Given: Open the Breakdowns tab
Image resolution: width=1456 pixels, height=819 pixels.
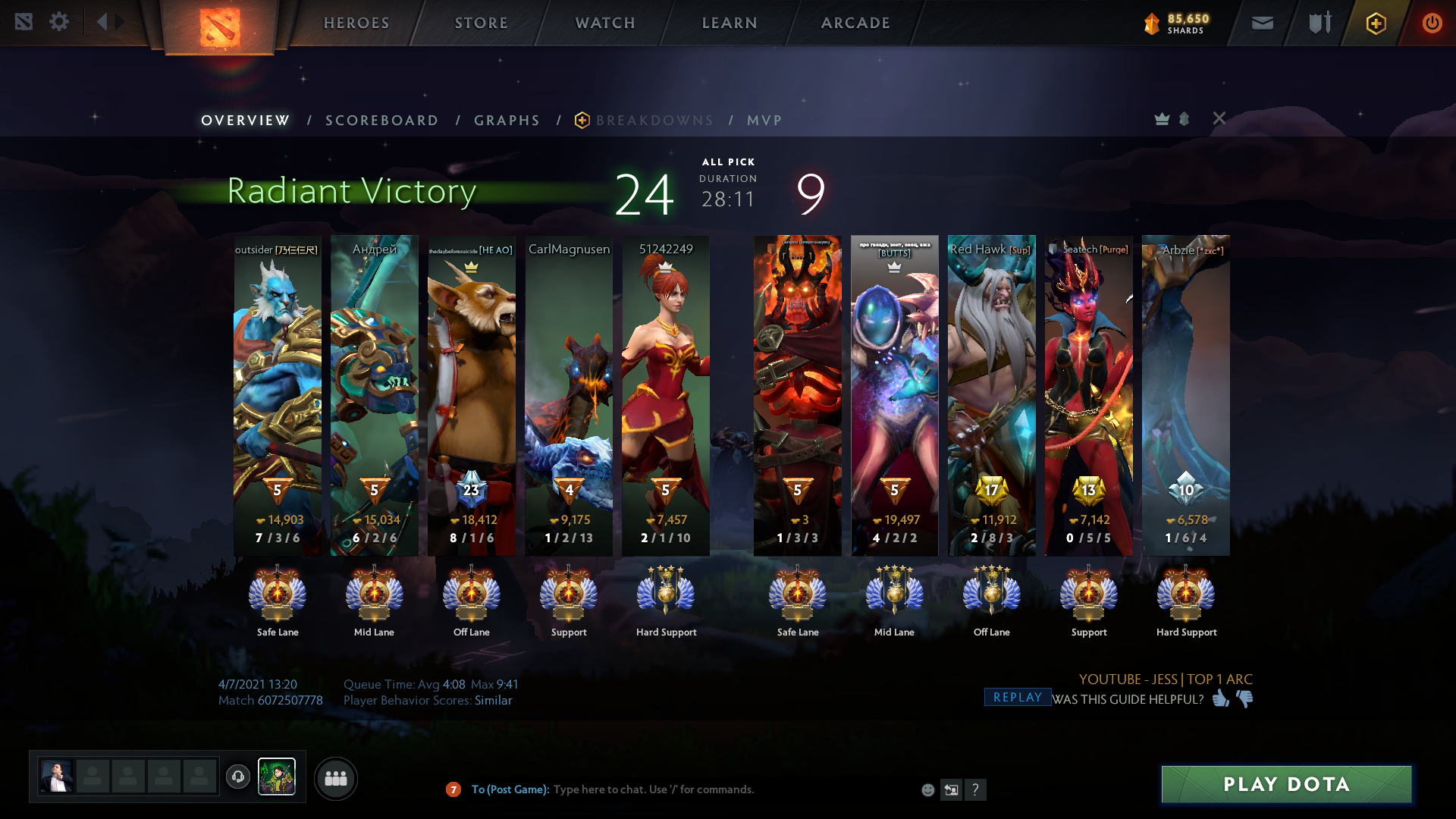Looking at the screenshot, I should [x=654, y=121].
